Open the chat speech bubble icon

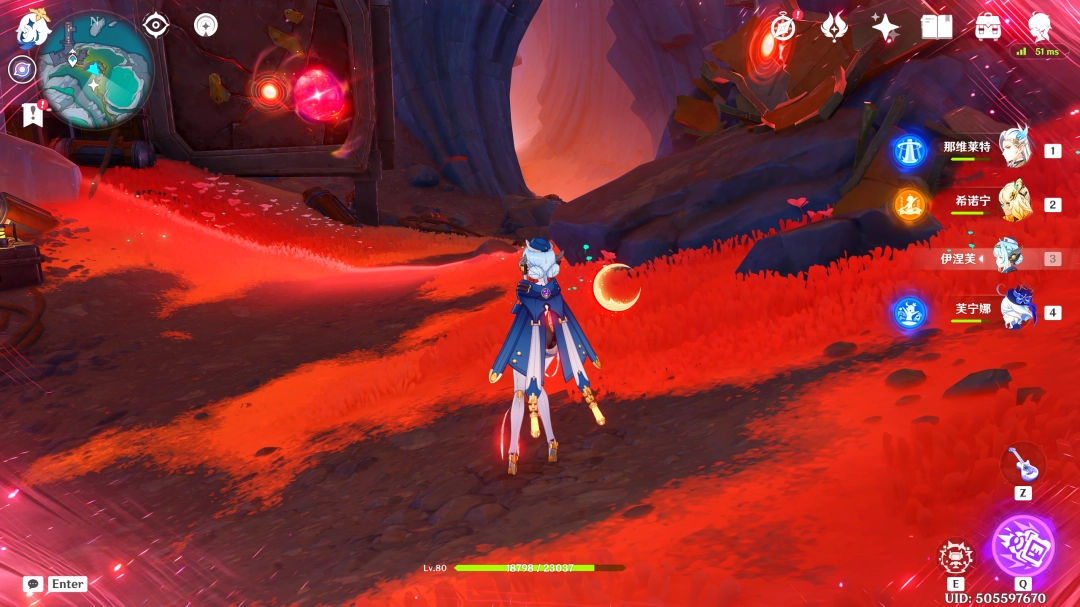pos(33,584)
